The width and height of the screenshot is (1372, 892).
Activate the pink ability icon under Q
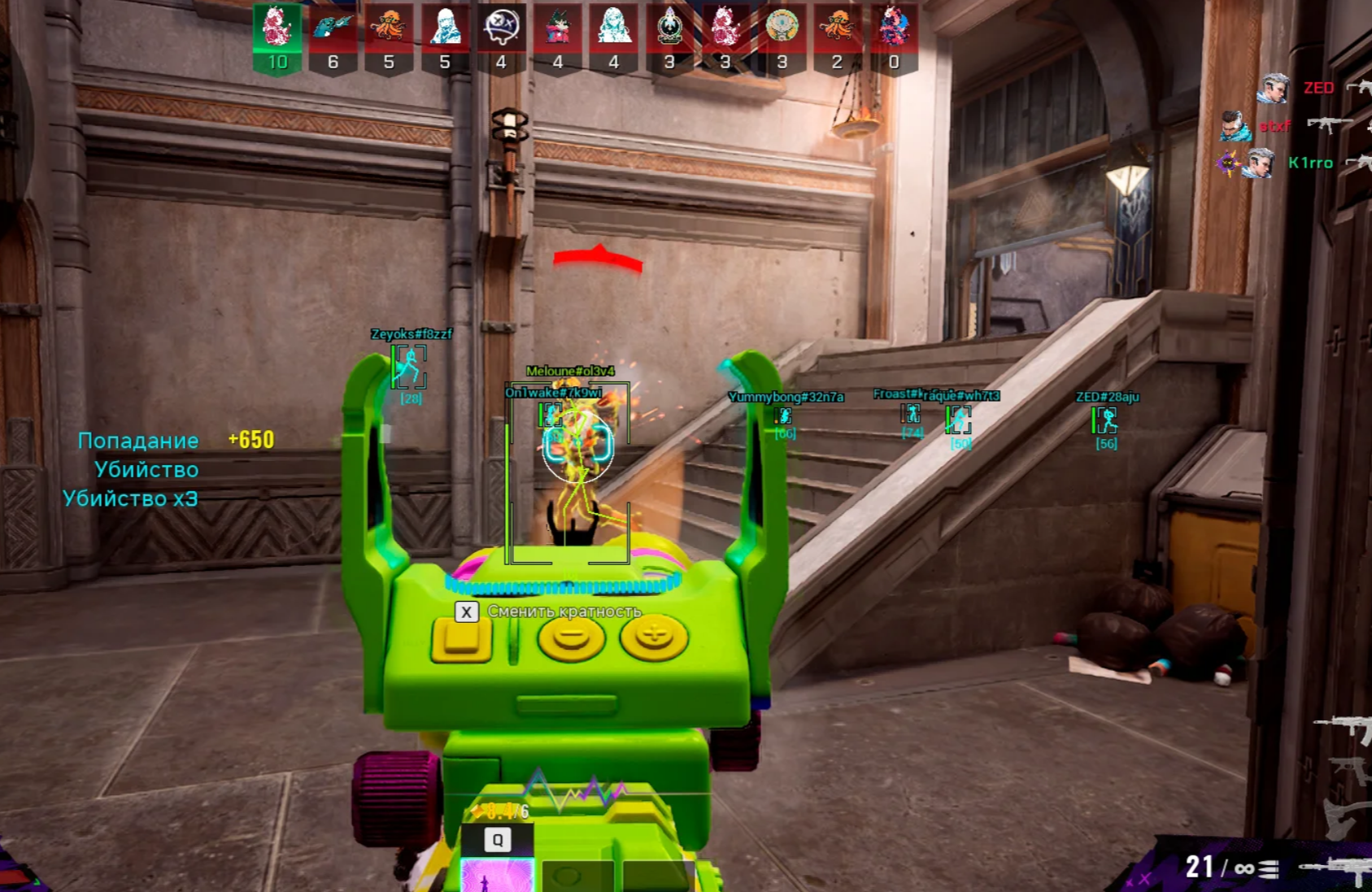(496, 877)
